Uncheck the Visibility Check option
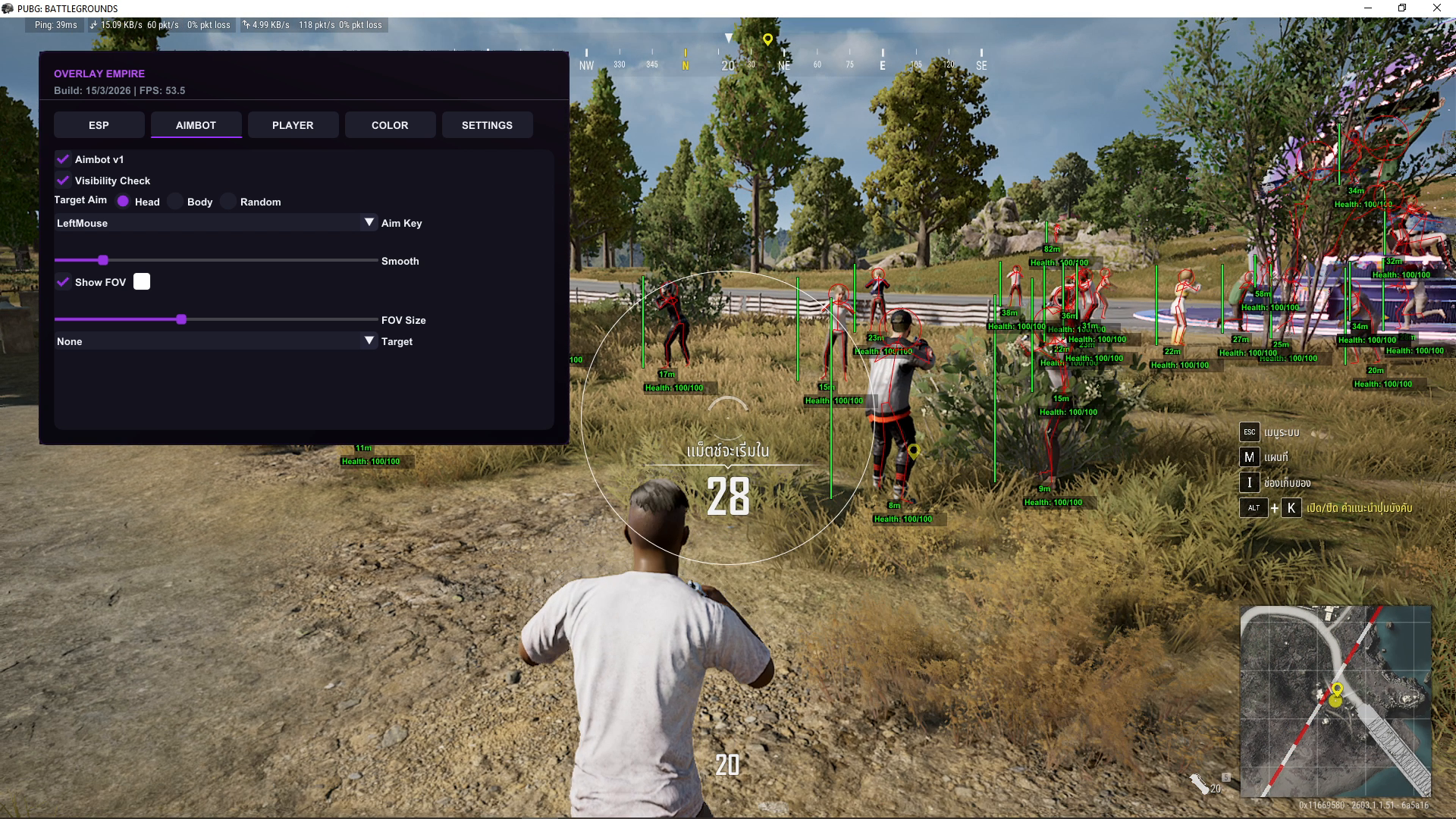1456x819 pixels. [62, 180]
